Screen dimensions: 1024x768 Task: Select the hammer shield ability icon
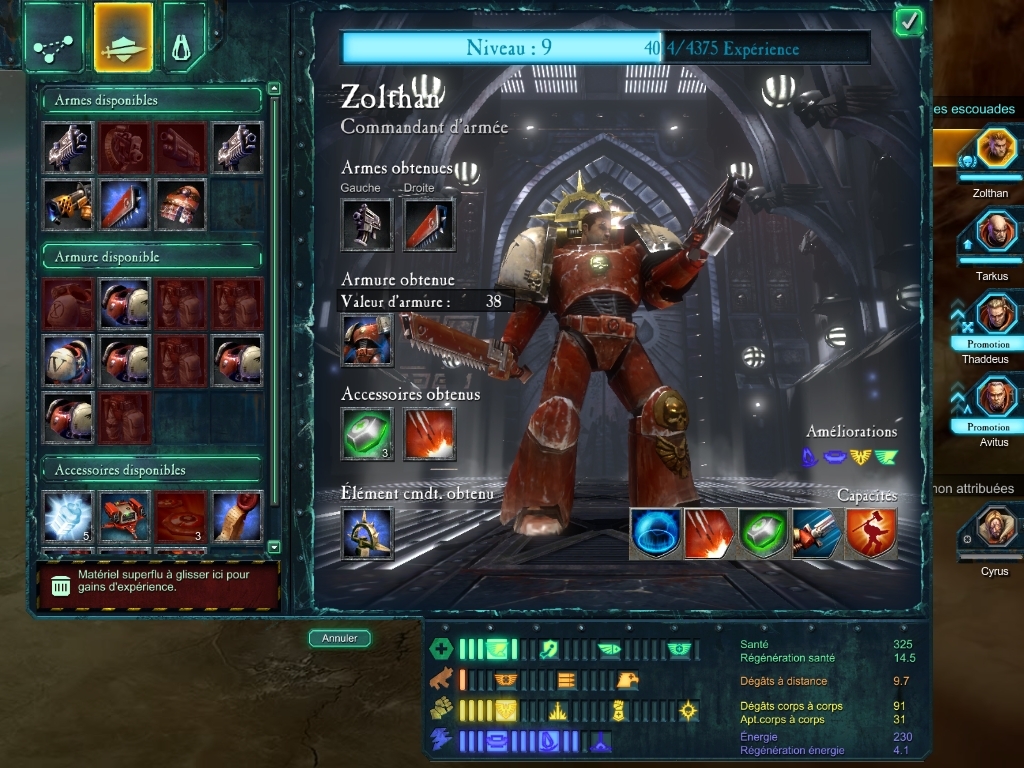[x=871, y=533]
